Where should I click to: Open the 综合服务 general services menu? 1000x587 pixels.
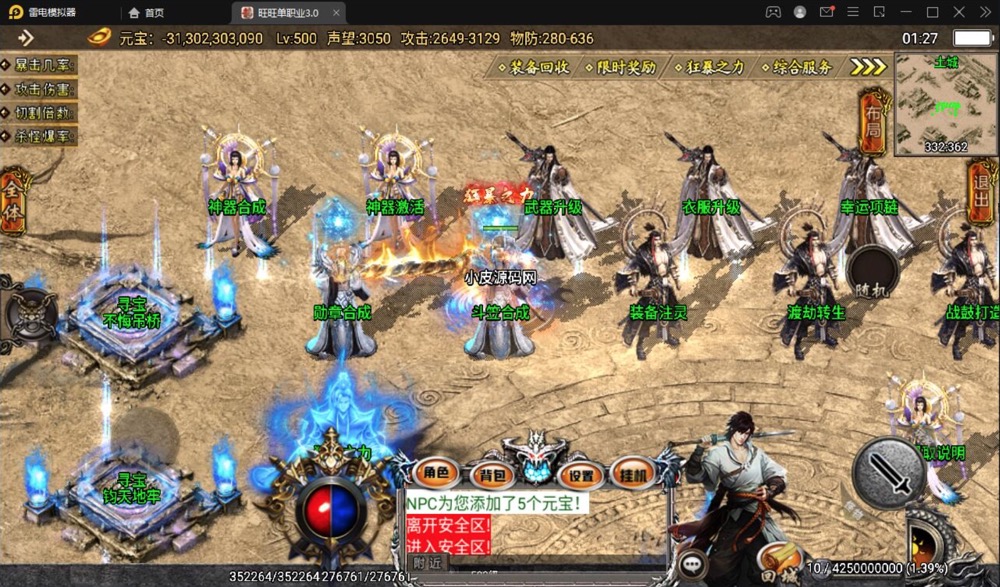797,67
